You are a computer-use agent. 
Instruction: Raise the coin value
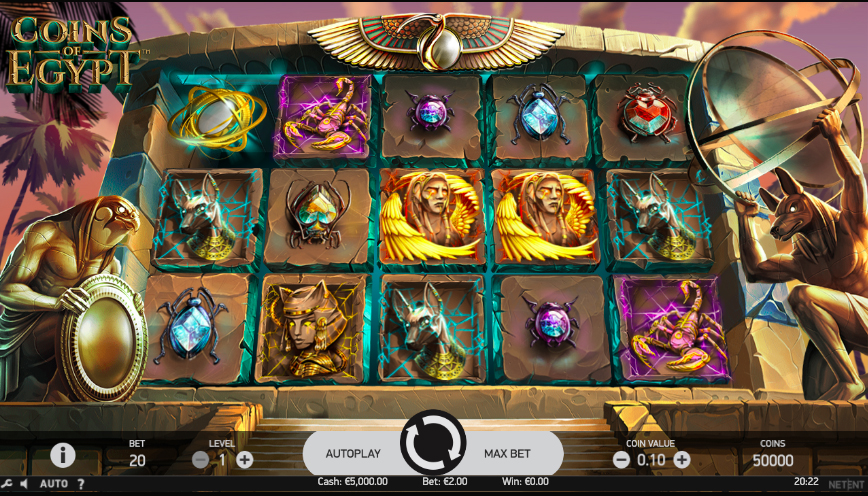[x=682, y=460]
